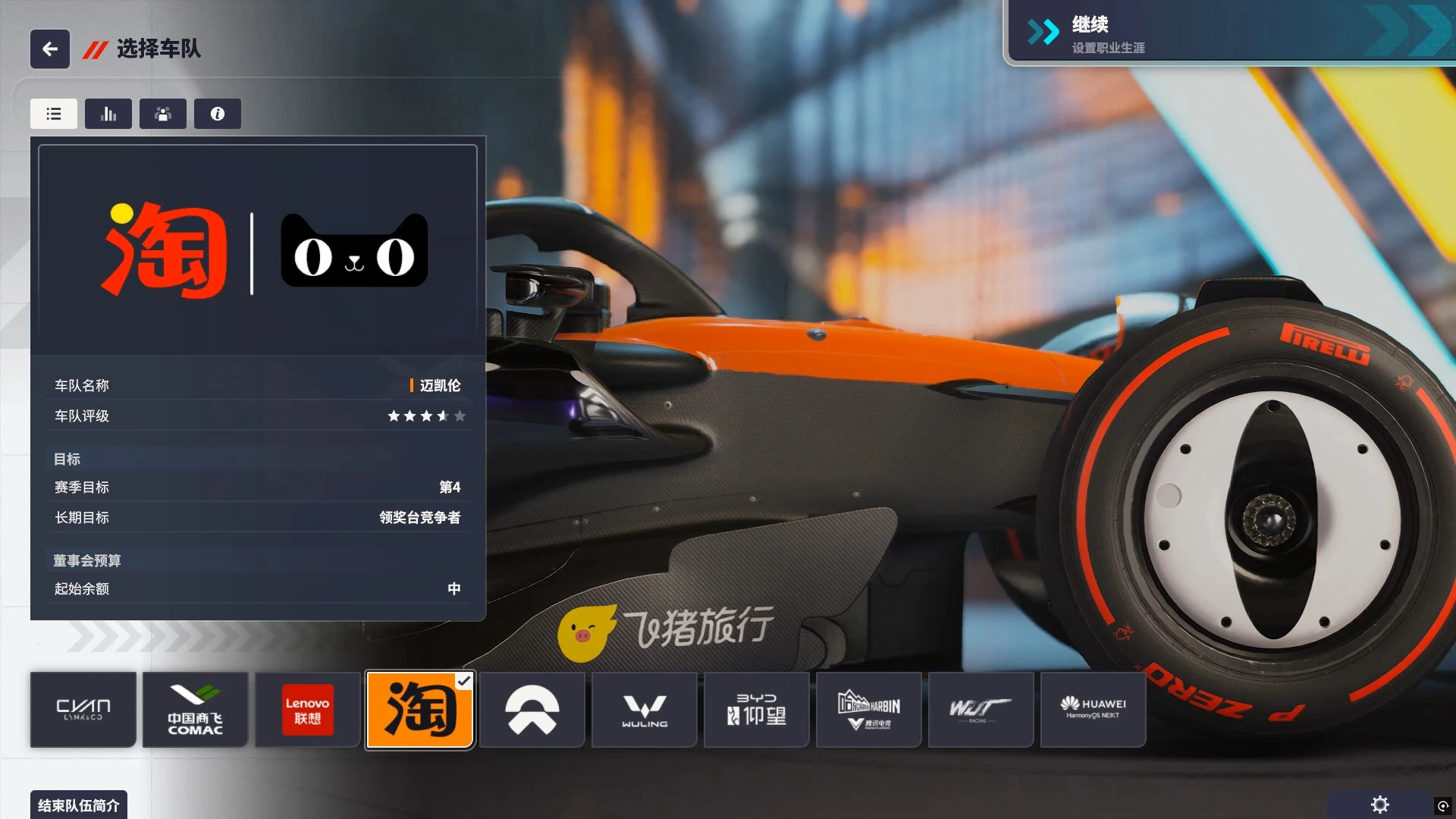Open the bar chart statistics tab
Screen dimensions: 1456x819
point(108,114)
